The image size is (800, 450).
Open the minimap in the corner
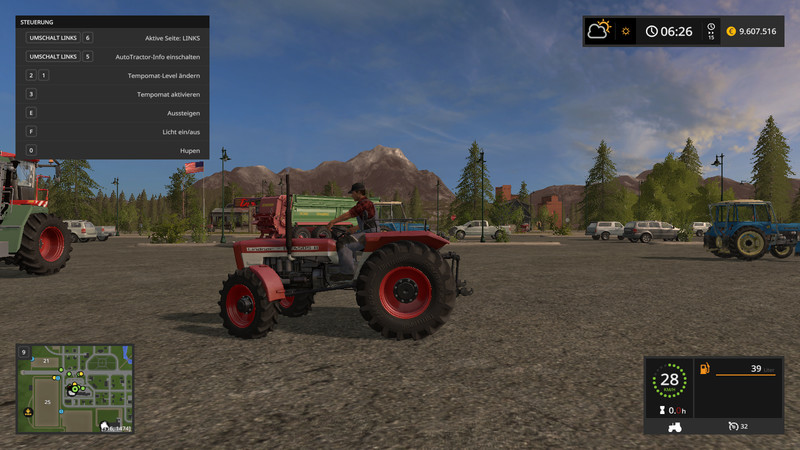pyautogui.click(x=75, y=388)
